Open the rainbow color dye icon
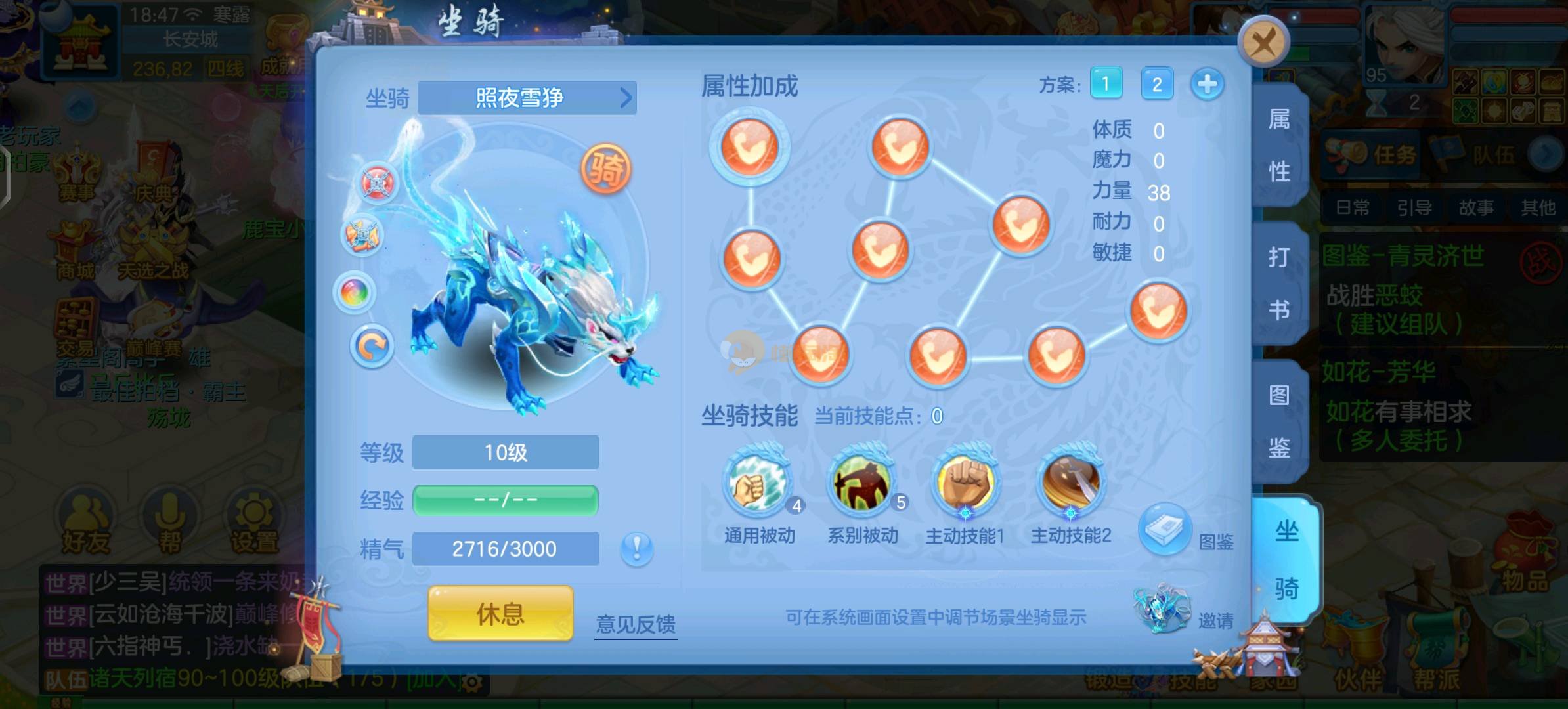The height and width of the screenshot is (709, 1568). (355, 292)
